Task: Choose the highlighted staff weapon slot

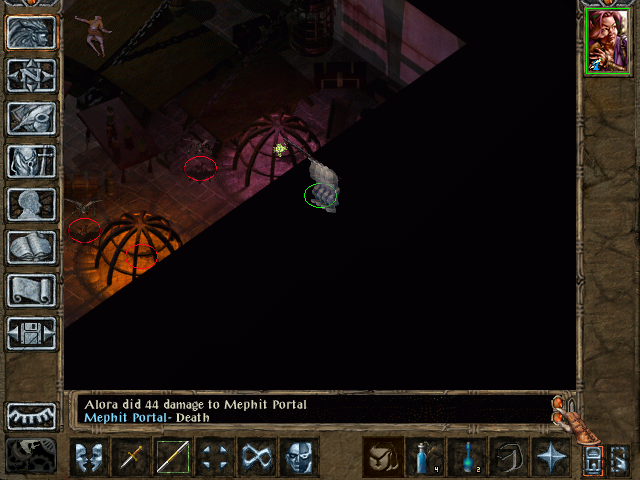Action: point(172,458)
